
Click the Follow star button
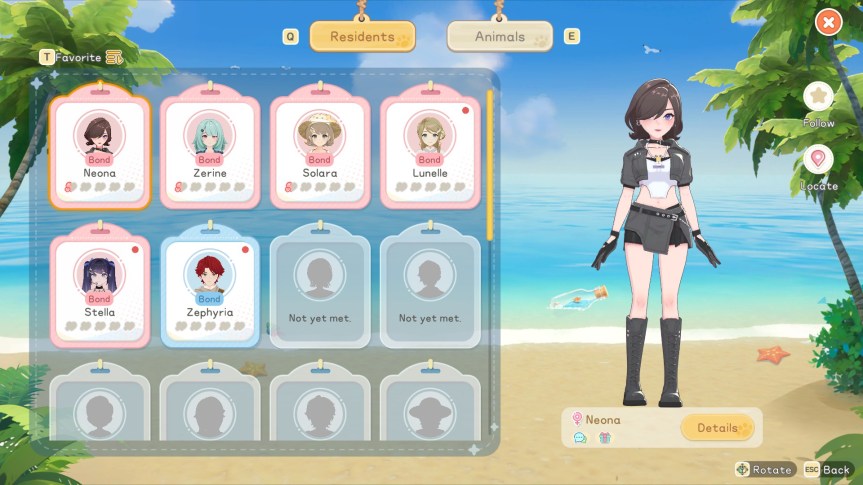(818, 97)
